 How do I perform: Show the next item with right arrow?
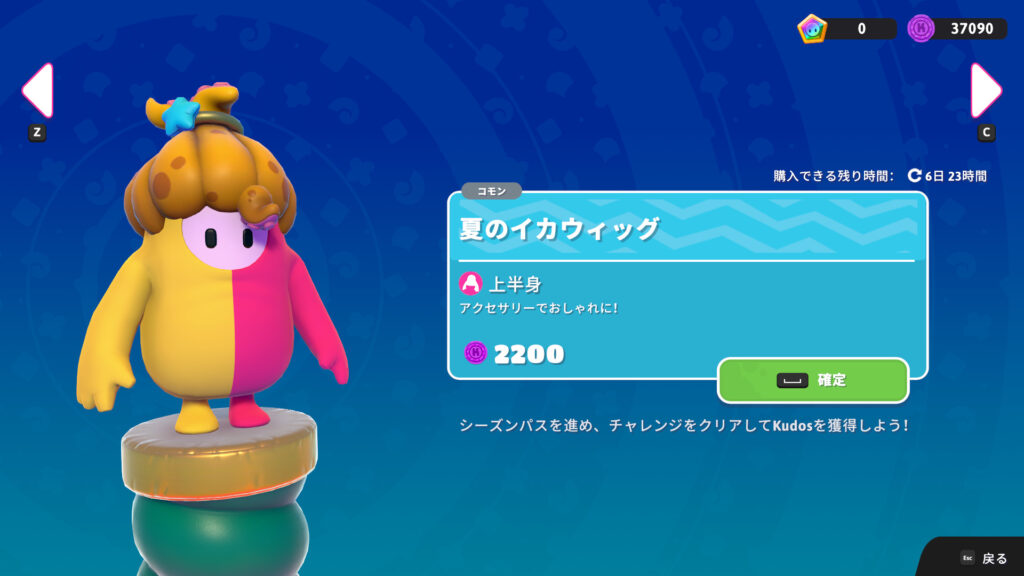(x=985, y=92)
